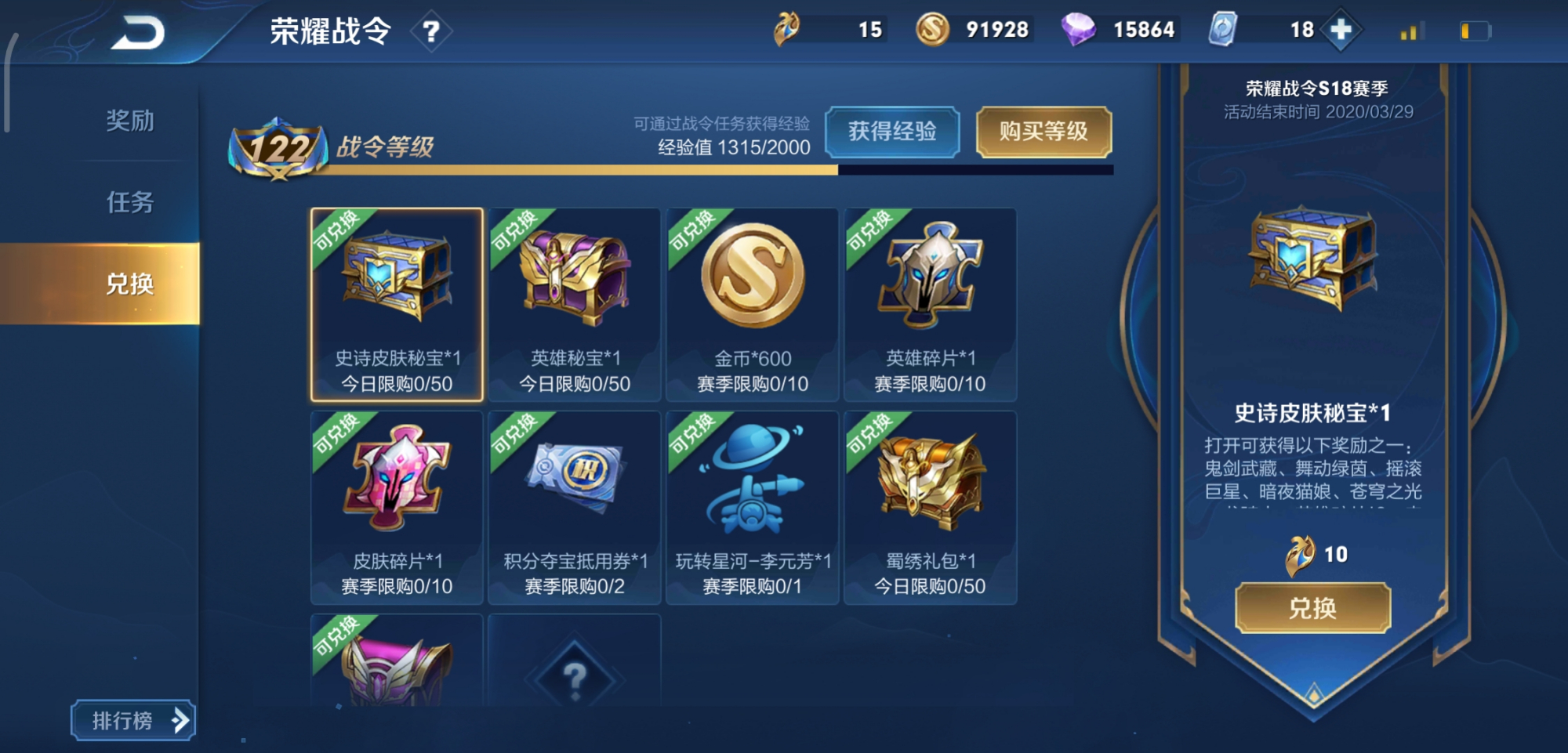
Task: Open the 排行榜 leaderboard
Action: (x=132, y=719)
